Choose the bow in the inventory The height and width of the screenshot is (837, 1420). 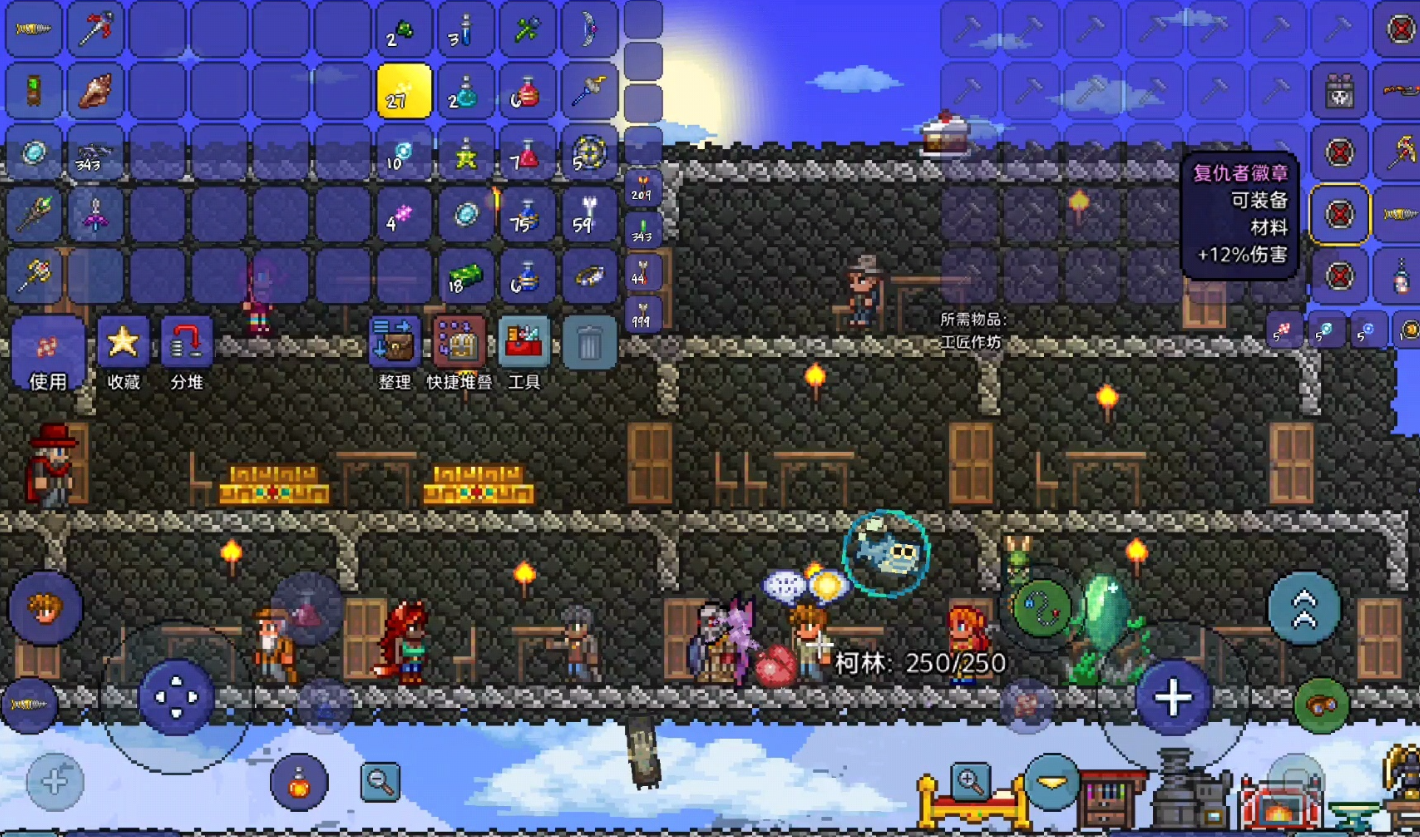pos(589,30)
